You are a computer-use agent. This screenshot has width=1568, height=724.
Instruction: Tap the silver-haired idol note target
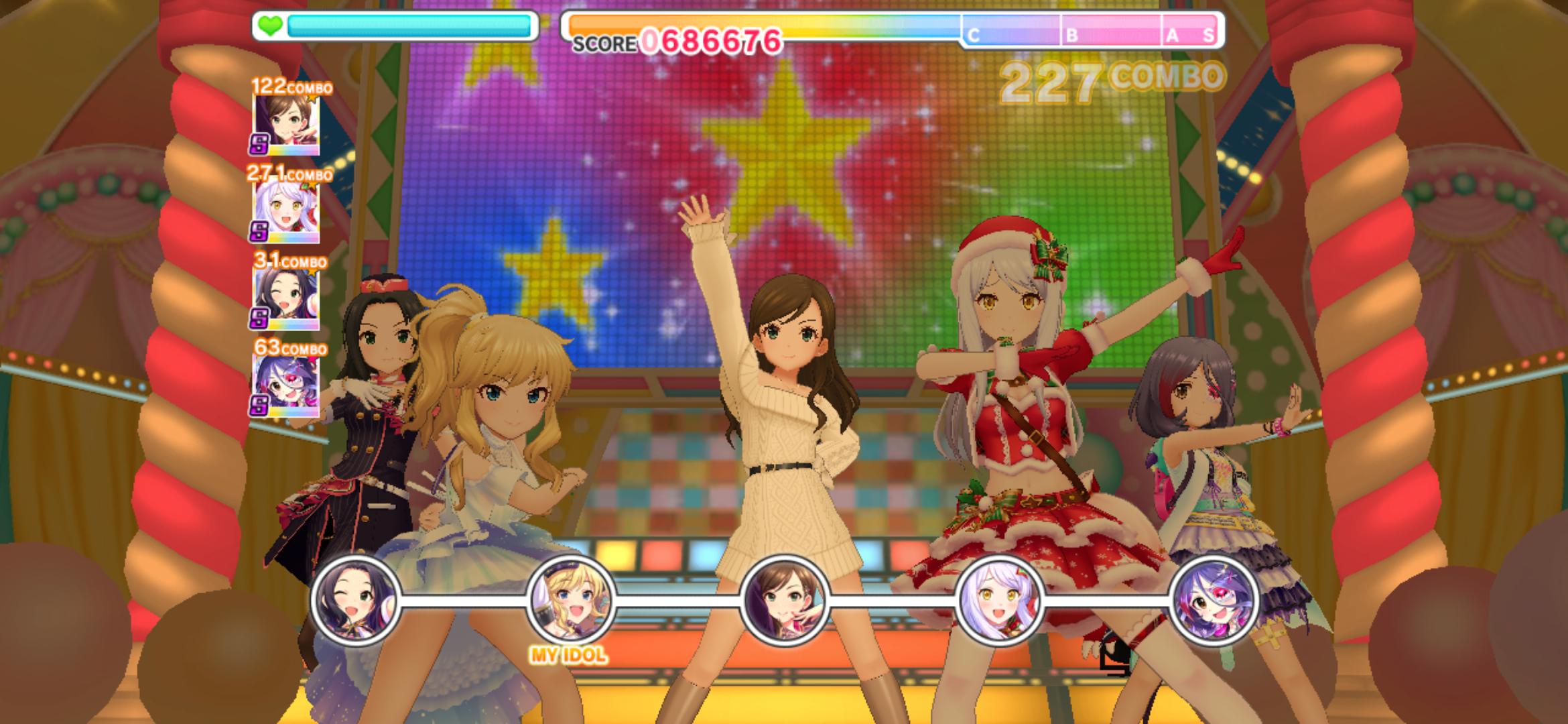(999, 599)
